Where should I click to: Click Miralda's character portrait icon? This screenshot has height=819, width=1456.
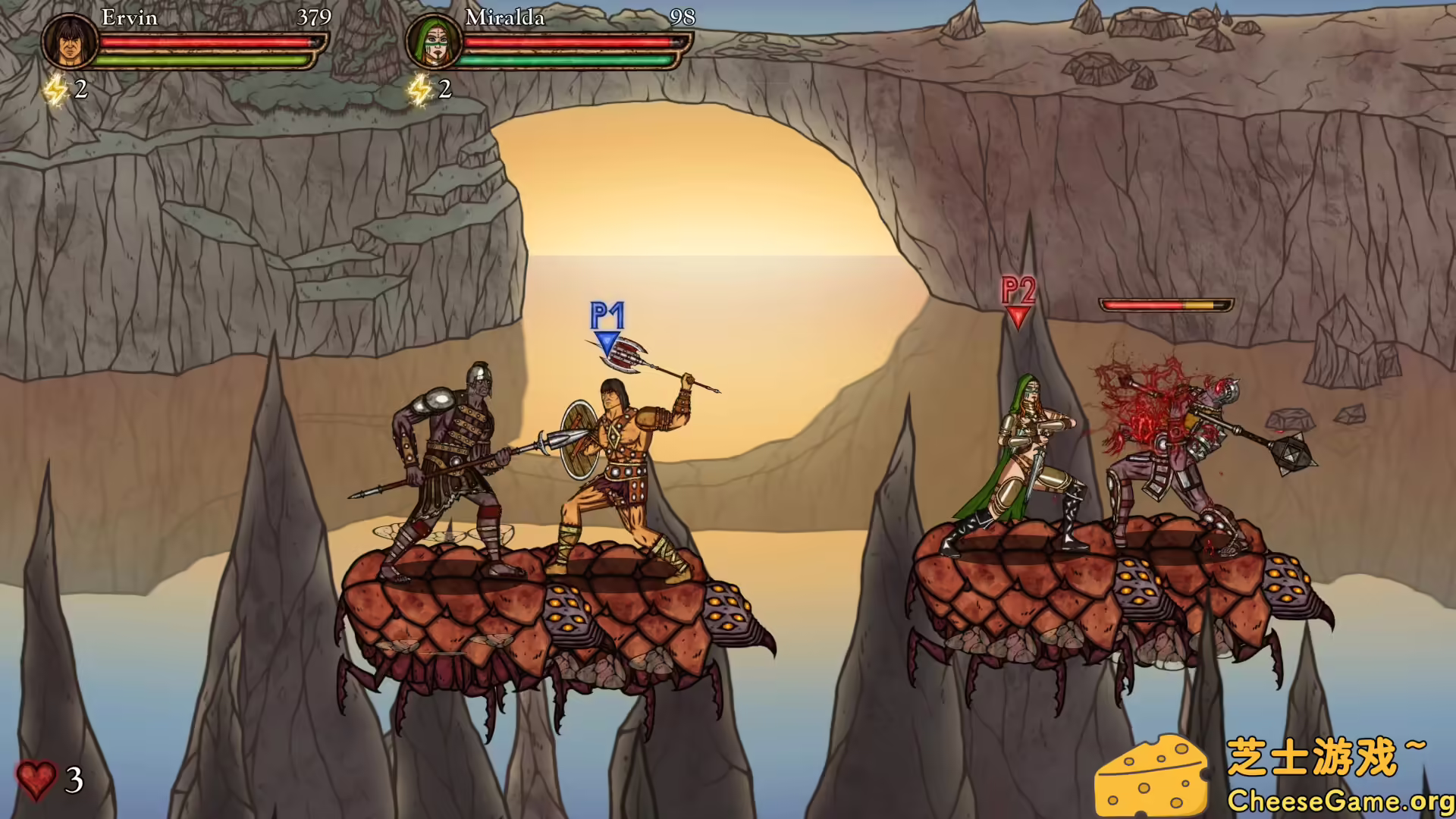coord(434,43)
